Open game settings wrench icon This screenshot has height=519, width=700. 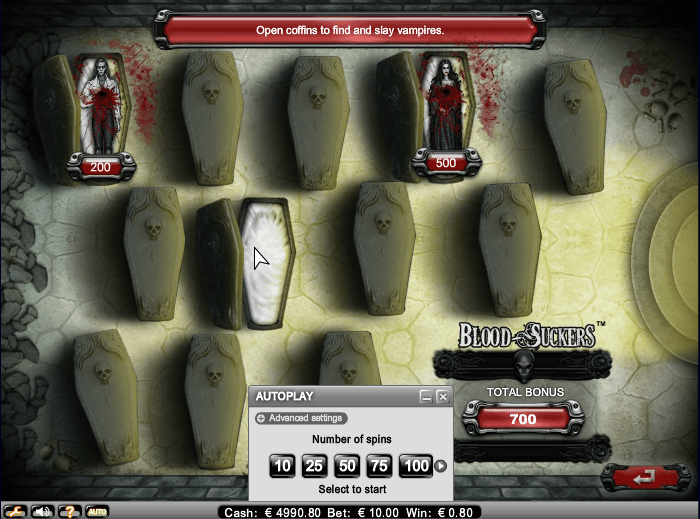(15, 511)
